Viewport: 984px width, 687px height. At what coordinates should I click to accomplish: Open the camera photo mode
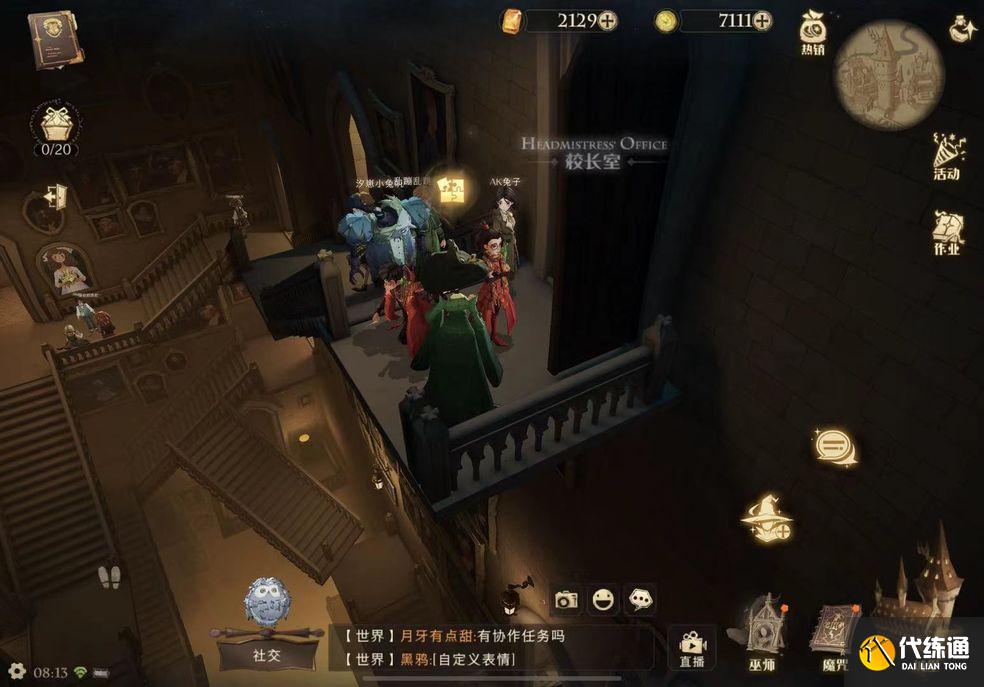click(567, 599)
